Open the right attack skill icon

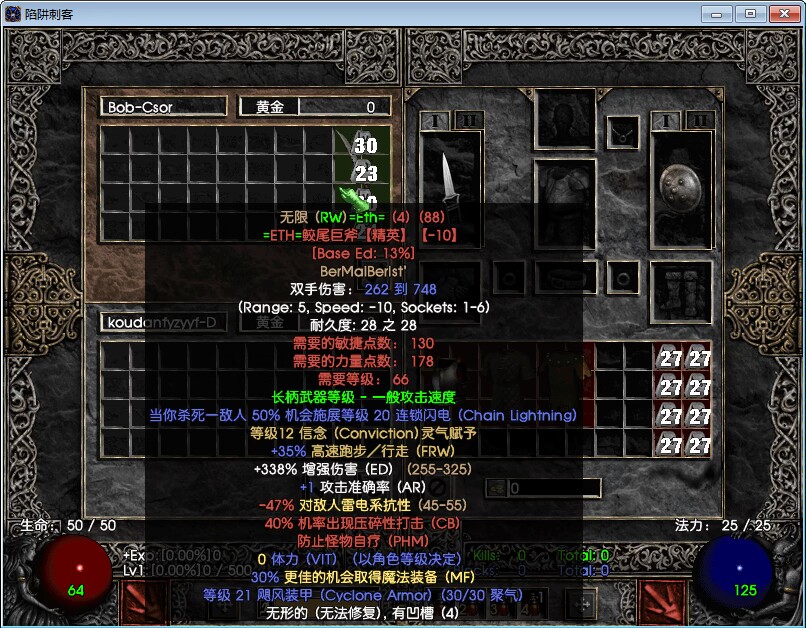661,604
